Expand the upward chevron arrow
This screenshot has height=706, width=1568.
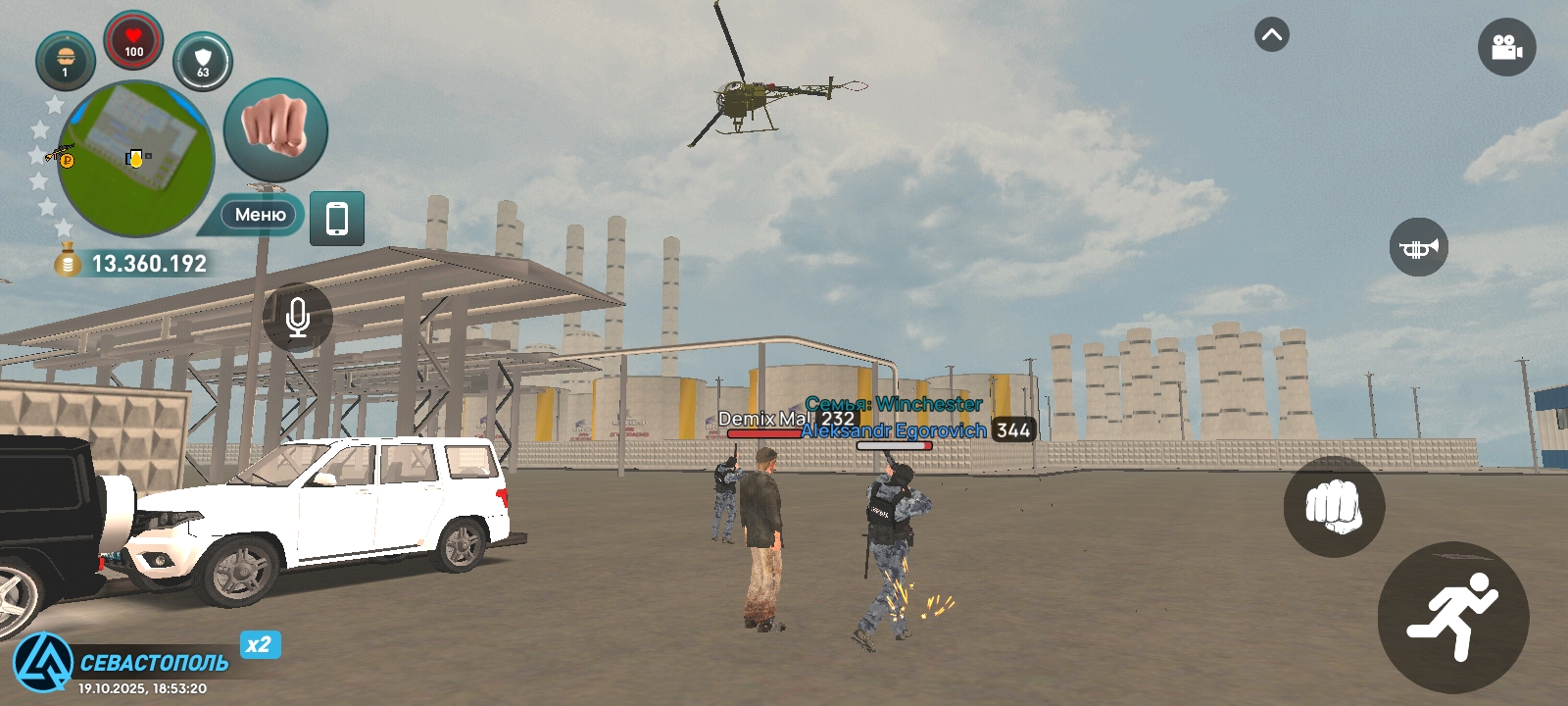tap(1272, 35)
